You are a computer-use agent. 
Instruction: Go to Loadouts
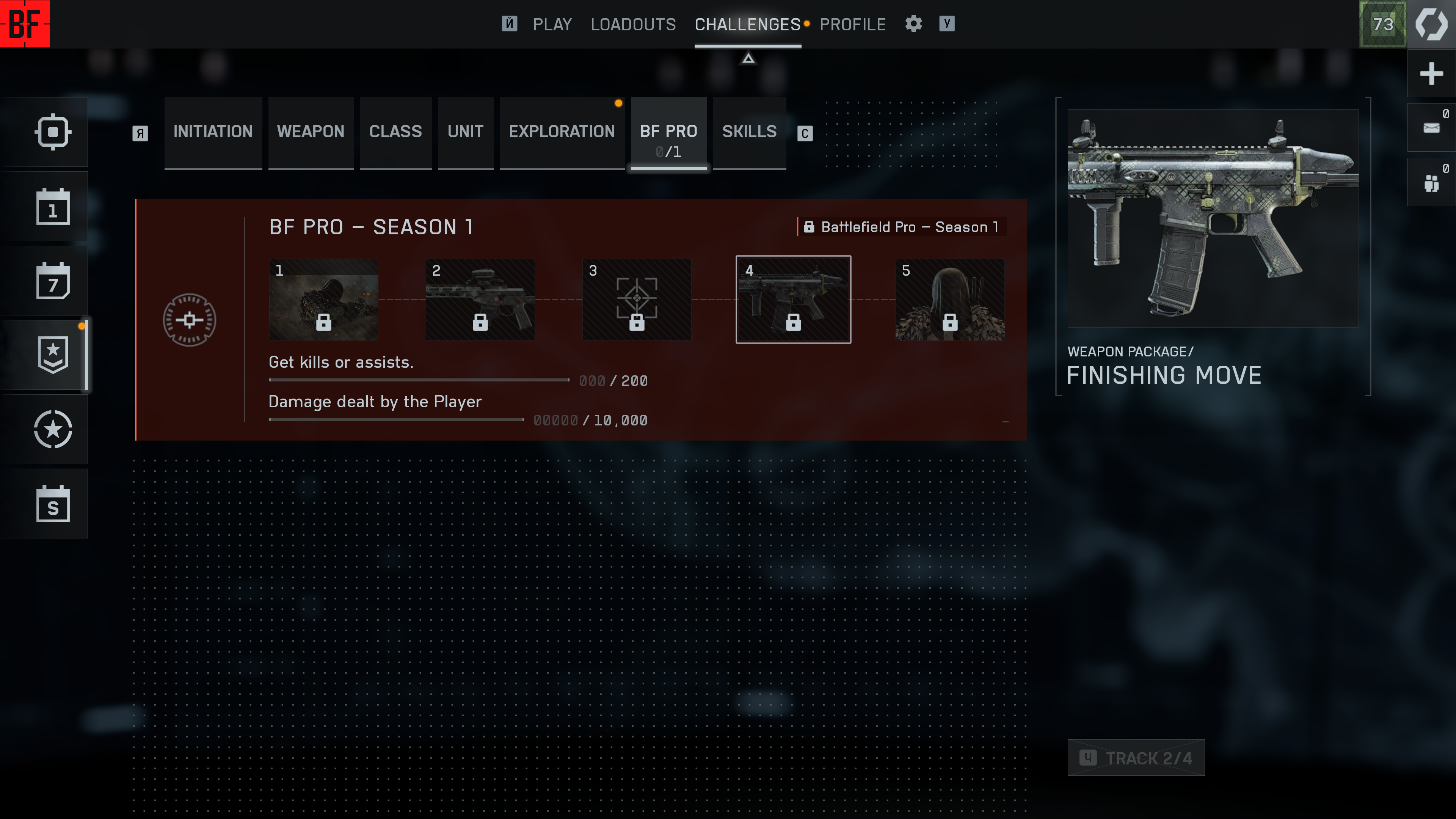tap(632, 24)
